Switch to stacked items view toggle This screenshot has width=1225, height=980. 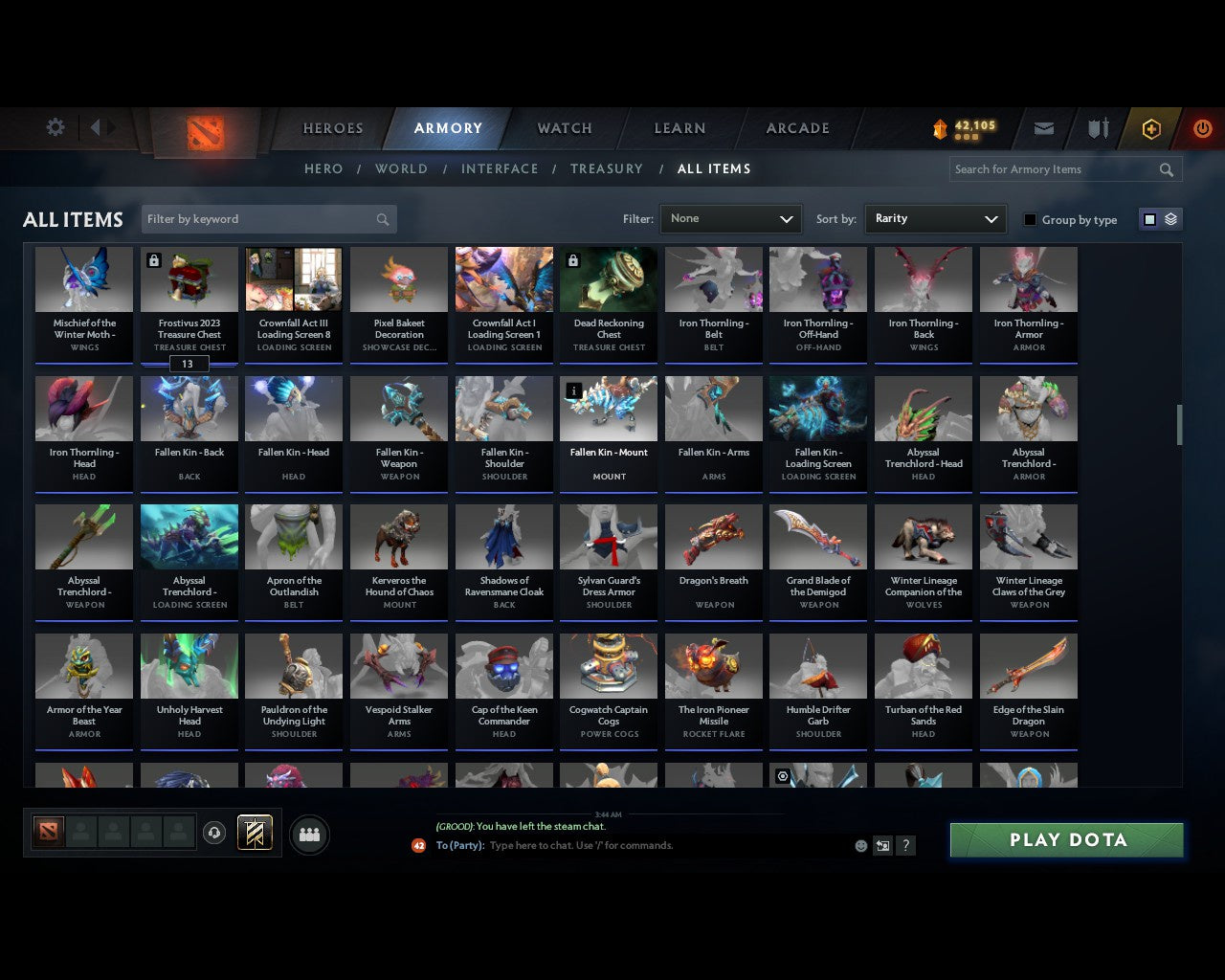[1169, 218]
